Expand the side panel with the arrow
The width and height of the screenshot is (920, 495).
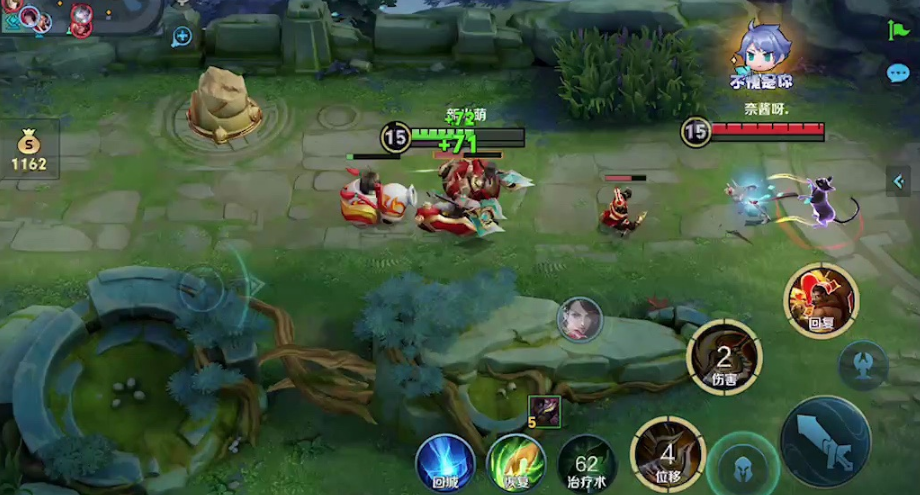[897, 181]
